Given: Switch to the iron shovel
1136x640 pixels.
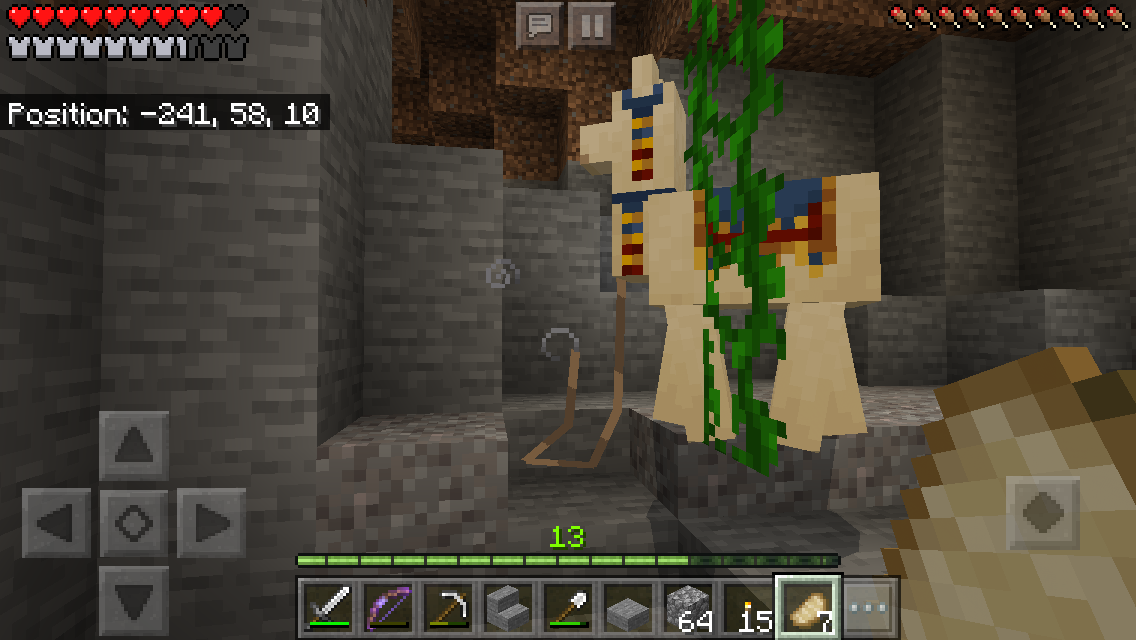Looking at the screenshot, I should pyautogui.click(x=568, y=606).
